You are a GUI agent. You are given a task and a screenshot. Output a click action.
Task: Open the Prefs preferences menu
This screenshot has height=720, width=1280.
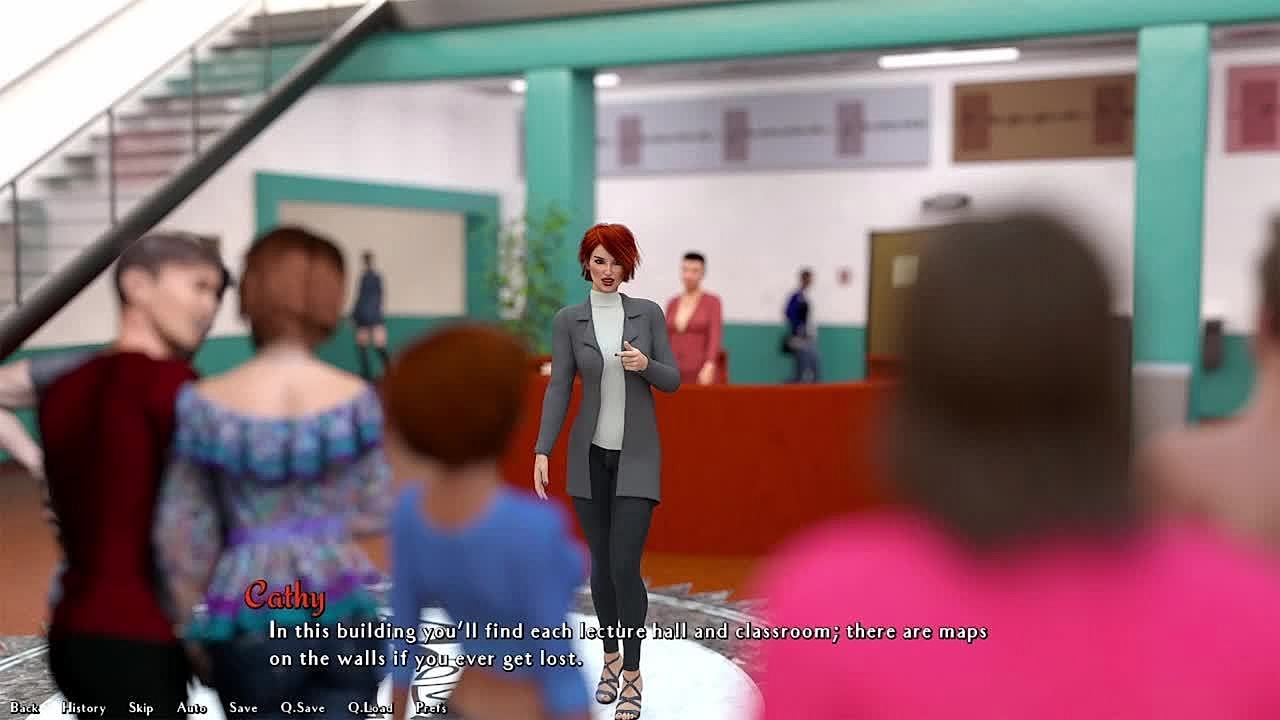point(431,707)
